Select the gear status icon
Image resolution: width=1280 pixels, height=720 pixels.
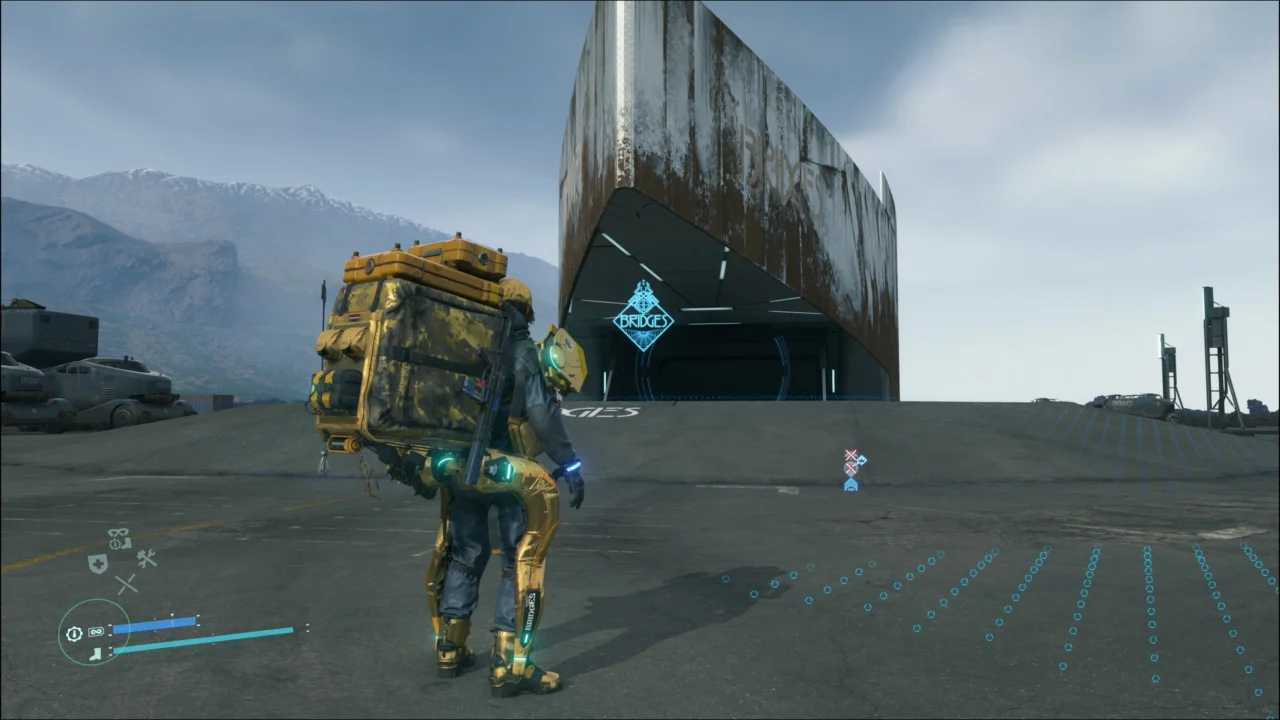[x=74, y=633]
